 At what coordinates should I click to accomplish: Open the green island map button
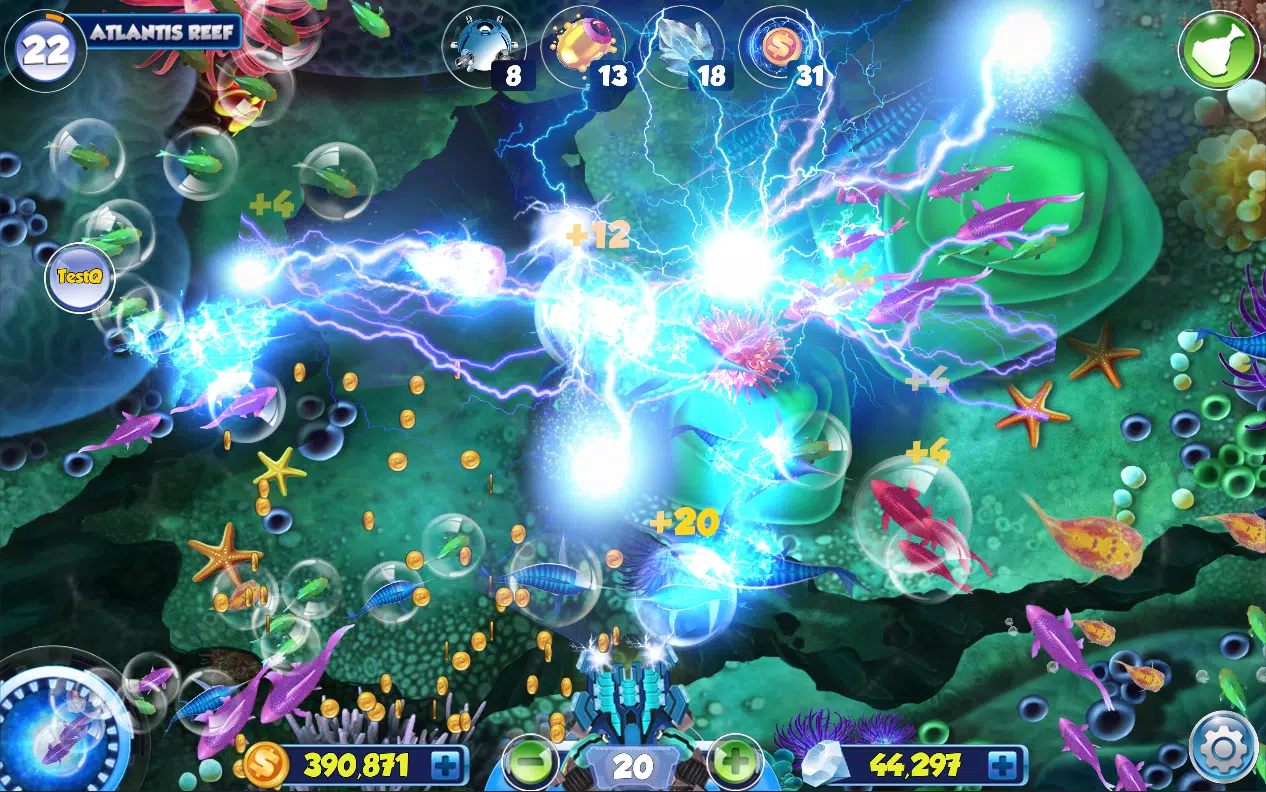pos(1218,48)
